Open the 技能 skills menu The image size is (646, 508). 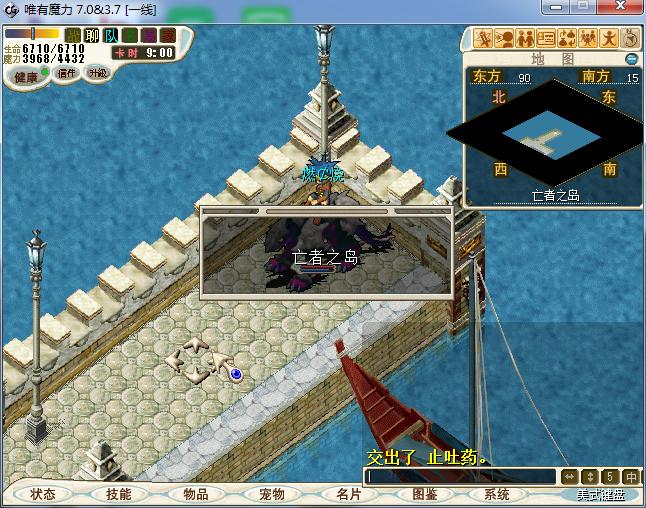click(119, 494)
